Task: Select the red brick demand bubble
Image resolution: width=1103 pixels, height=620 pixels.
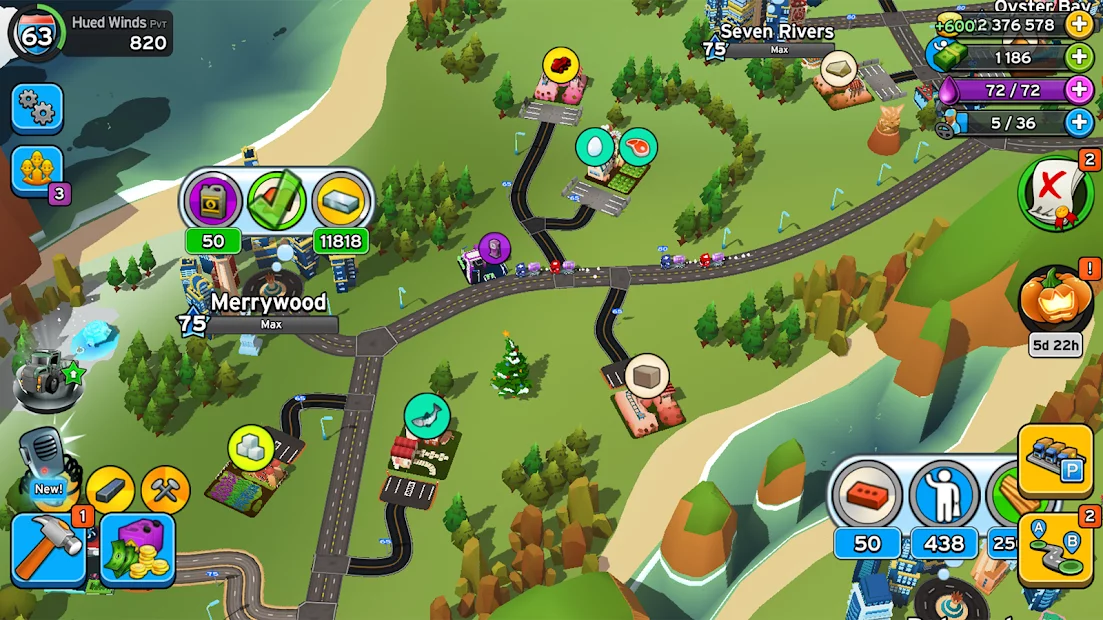Action: click(x=867, y=495)
